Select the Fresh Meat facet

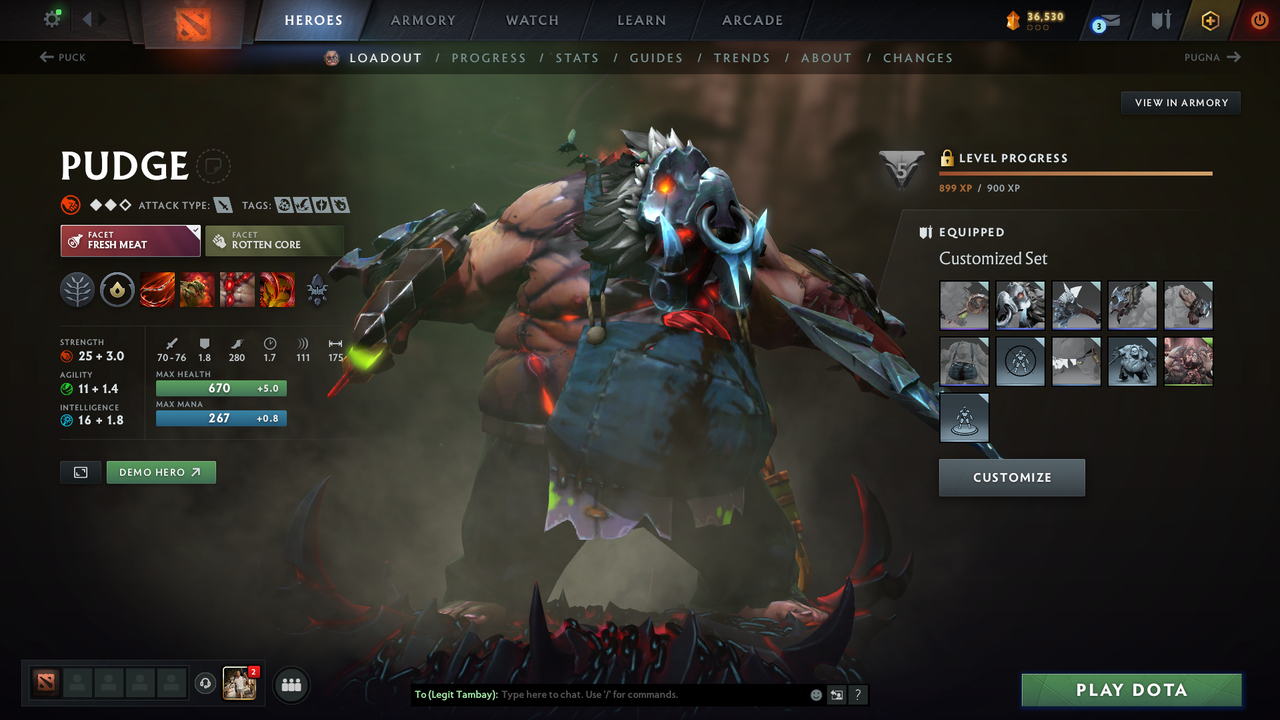(x=130, y=240)
